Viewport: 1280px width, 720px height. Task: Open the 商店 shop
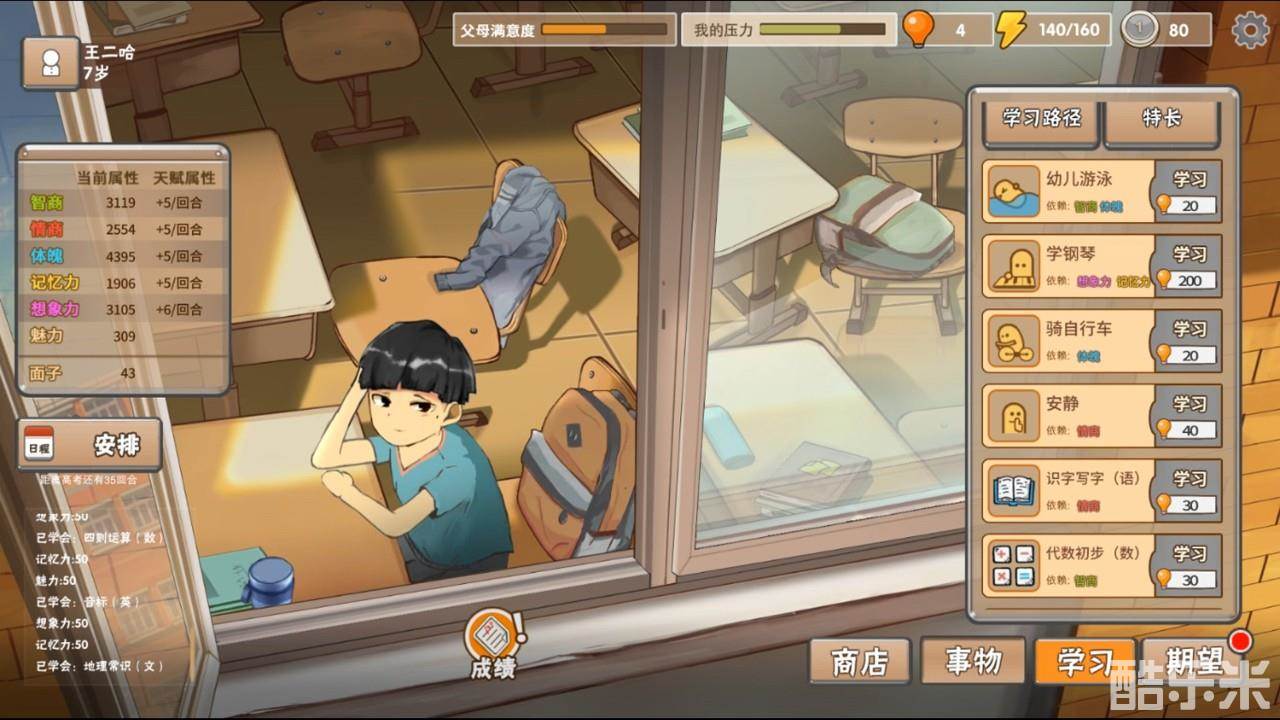click(x=858, y=660)
